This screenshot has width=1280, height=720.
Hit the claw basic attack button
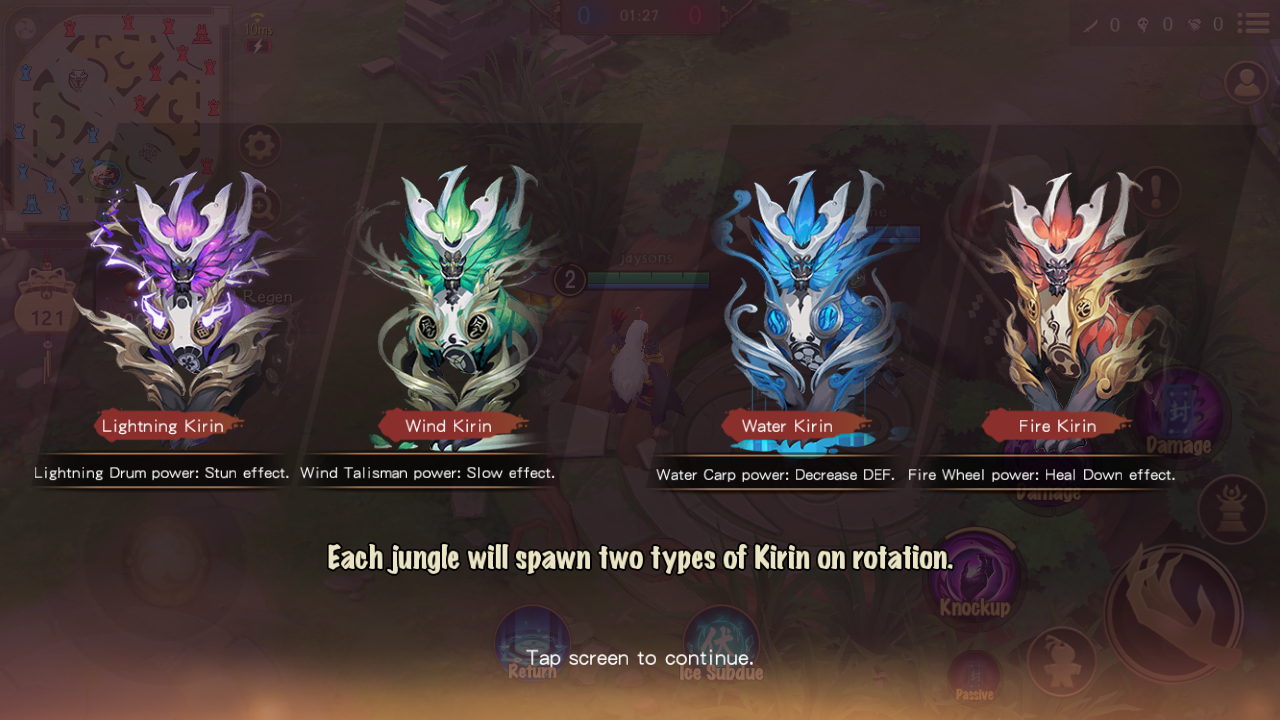click(1174, 613)
